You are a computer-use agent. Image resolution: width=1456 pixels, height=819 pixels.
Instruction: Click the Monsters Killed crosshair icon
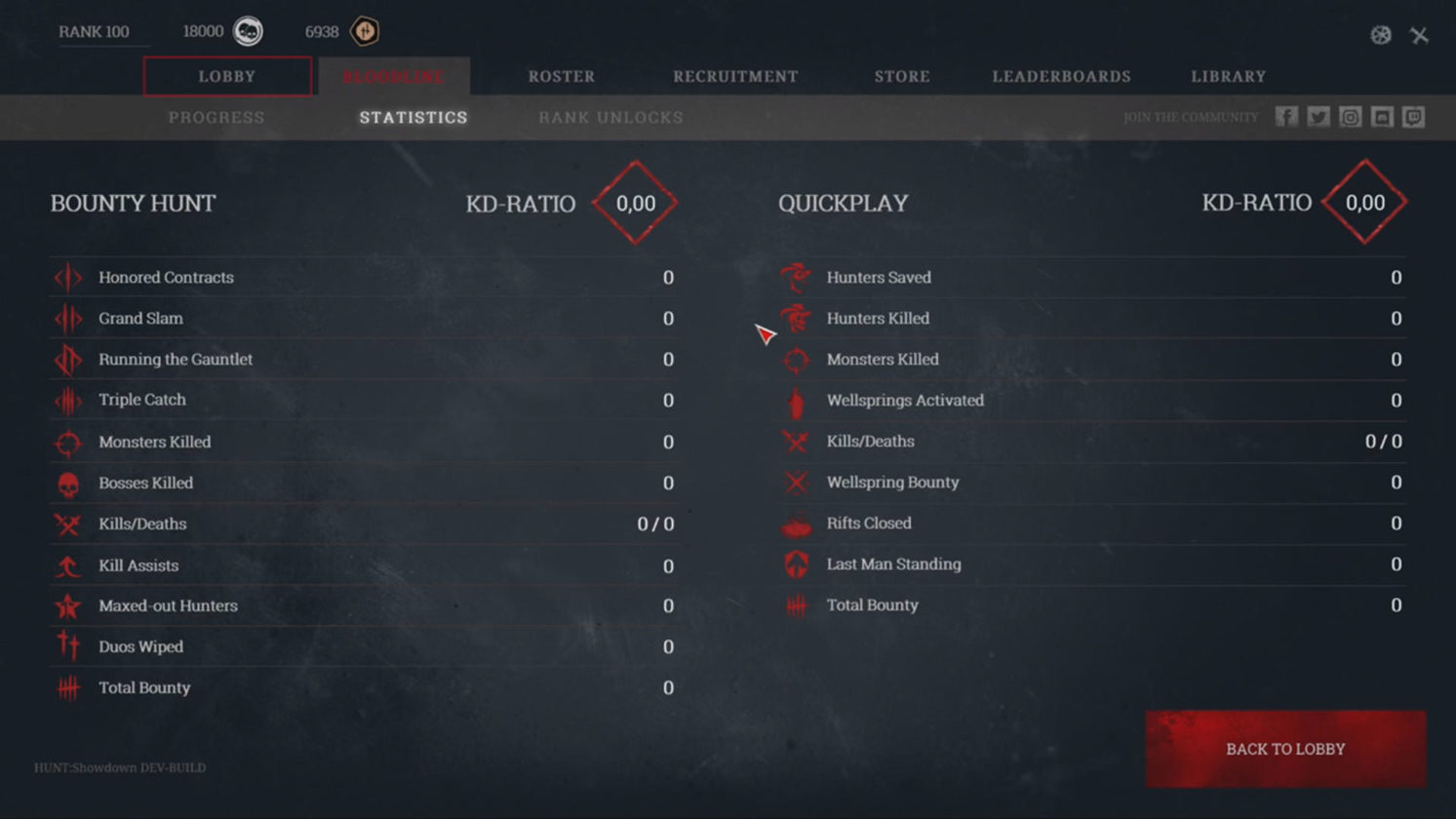point(67,442)
